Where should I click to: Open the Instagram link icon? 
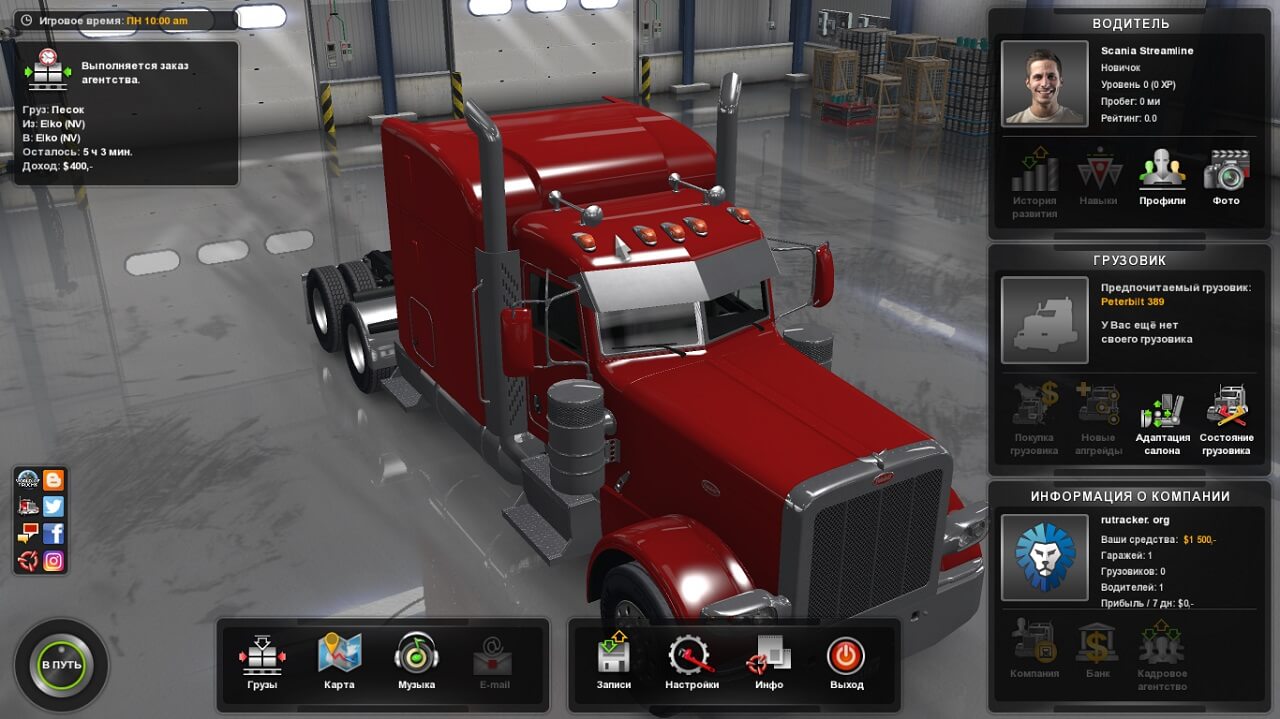point(54,561)
